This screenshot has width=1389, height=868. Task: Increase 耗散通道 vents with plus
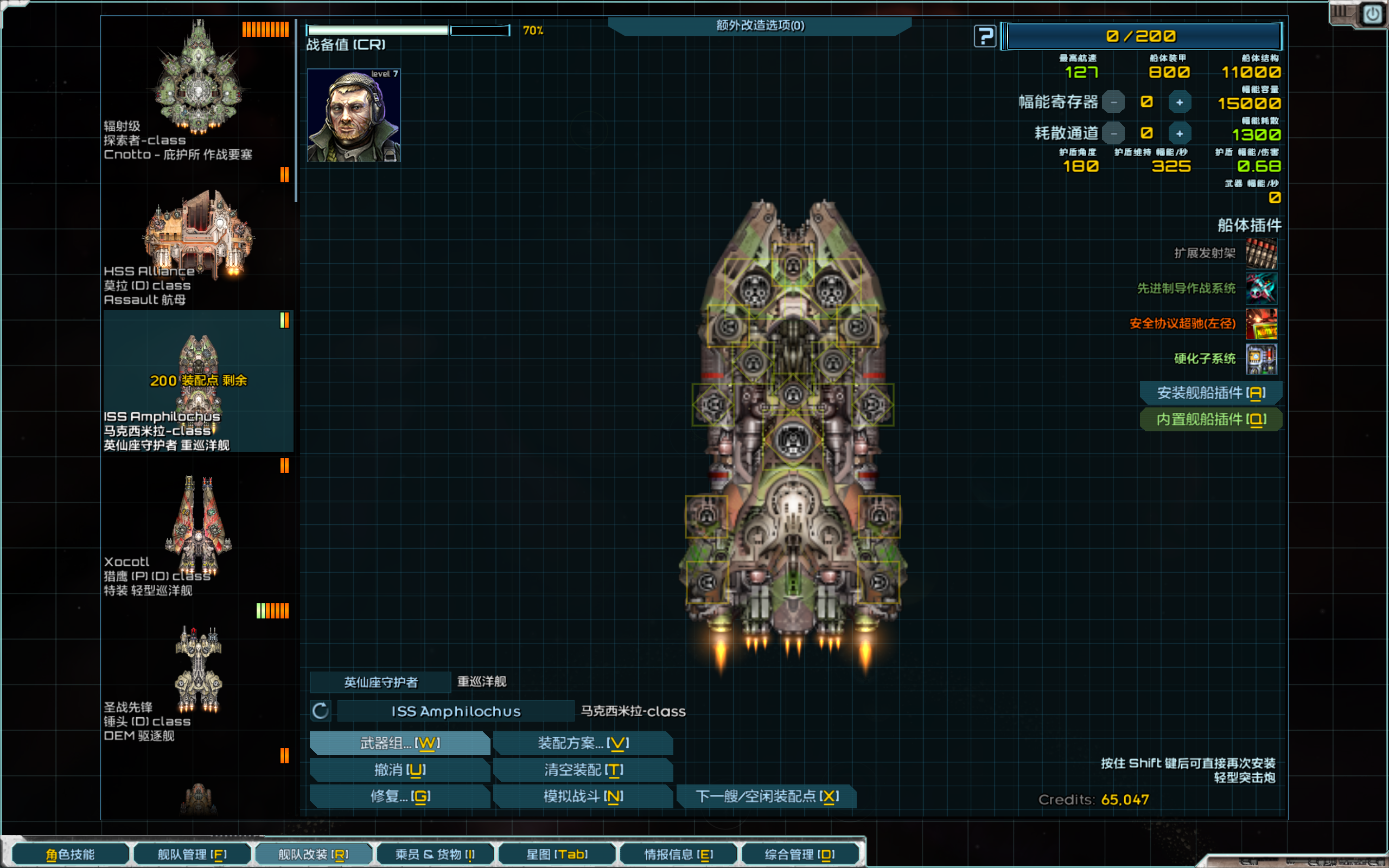(x=1180, y=134)
